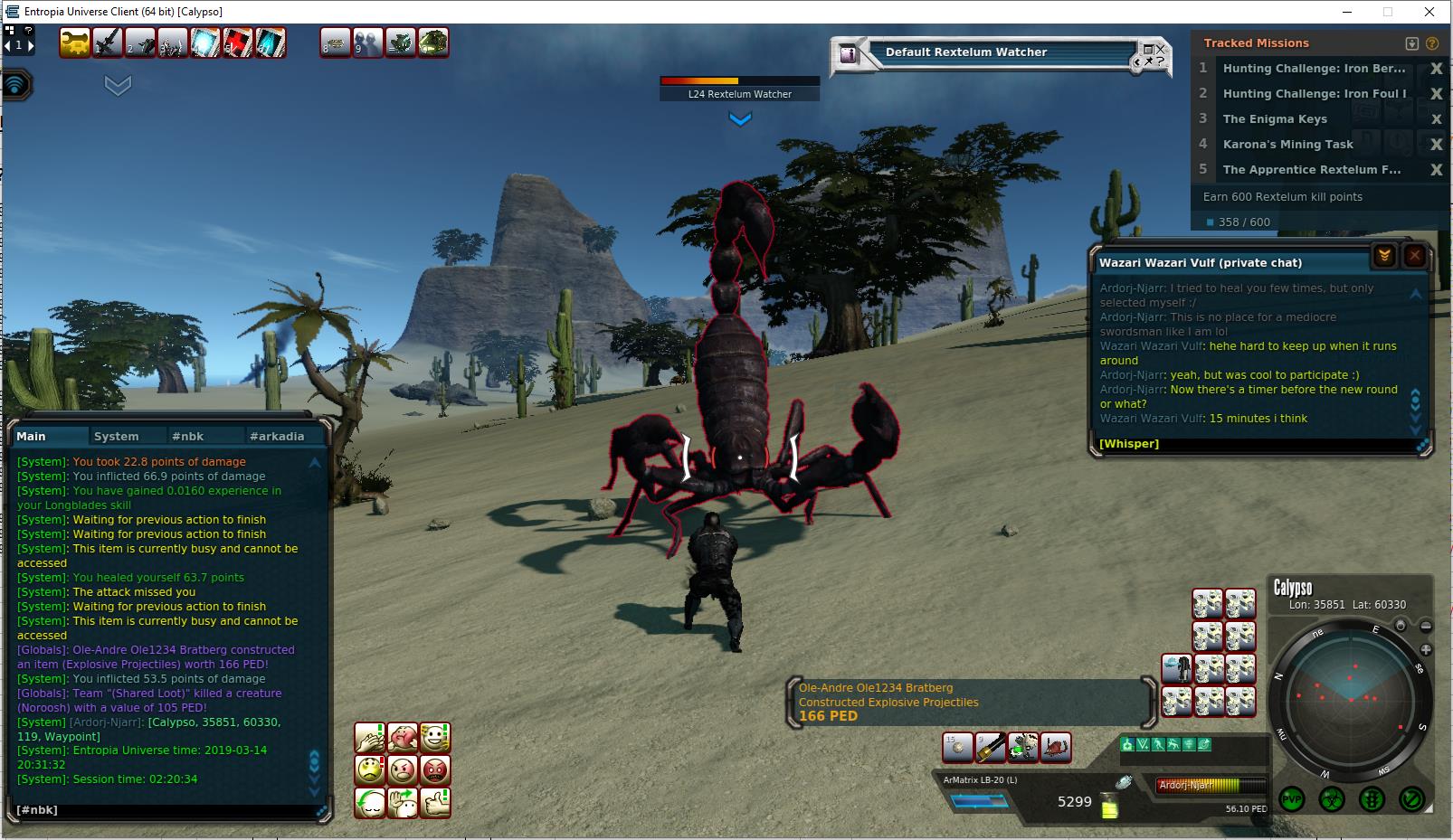
Task: Open the #arkadia chat channel tab
Action: pos(277,436)
